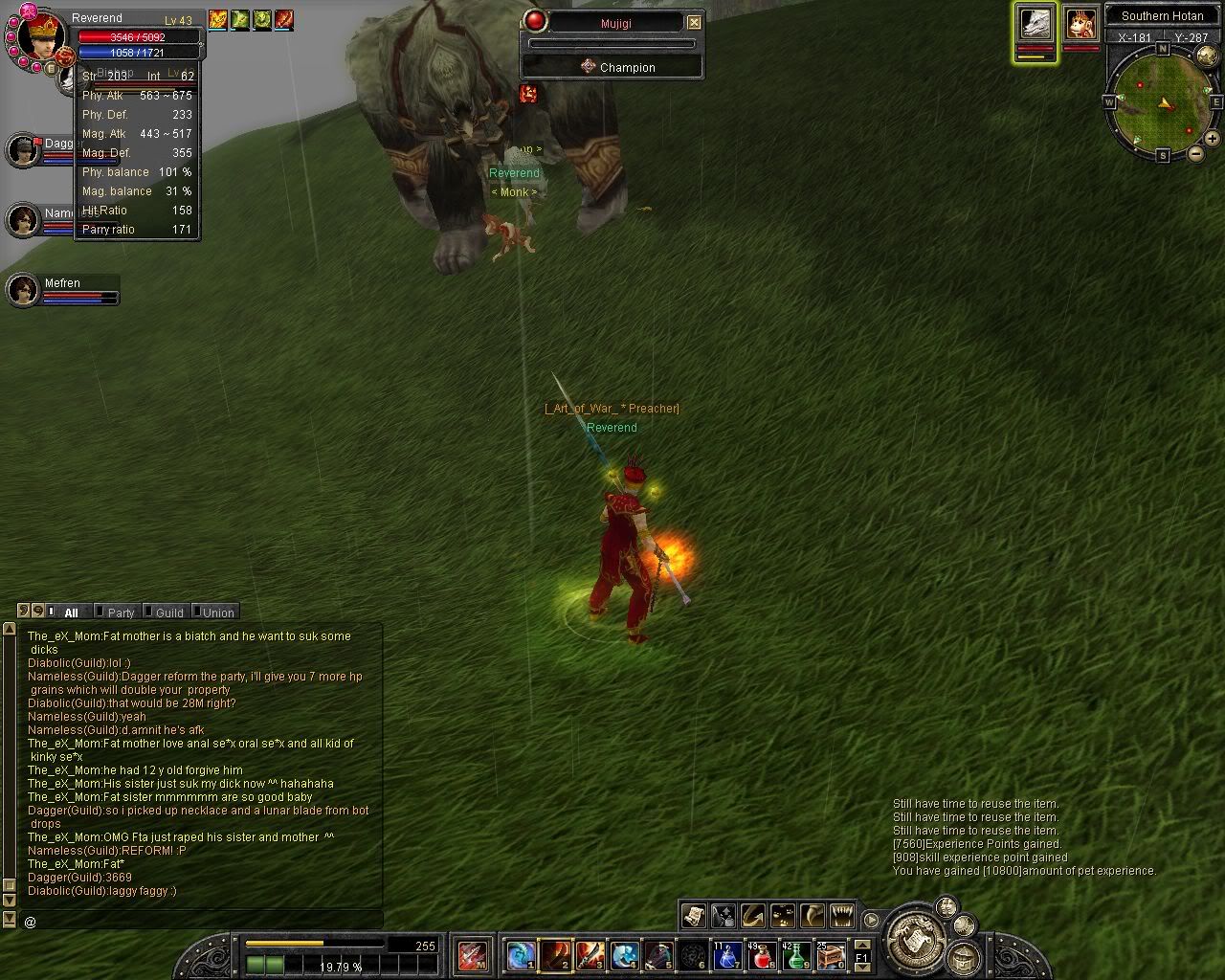Open the Guild chat tab

(169, 612)
